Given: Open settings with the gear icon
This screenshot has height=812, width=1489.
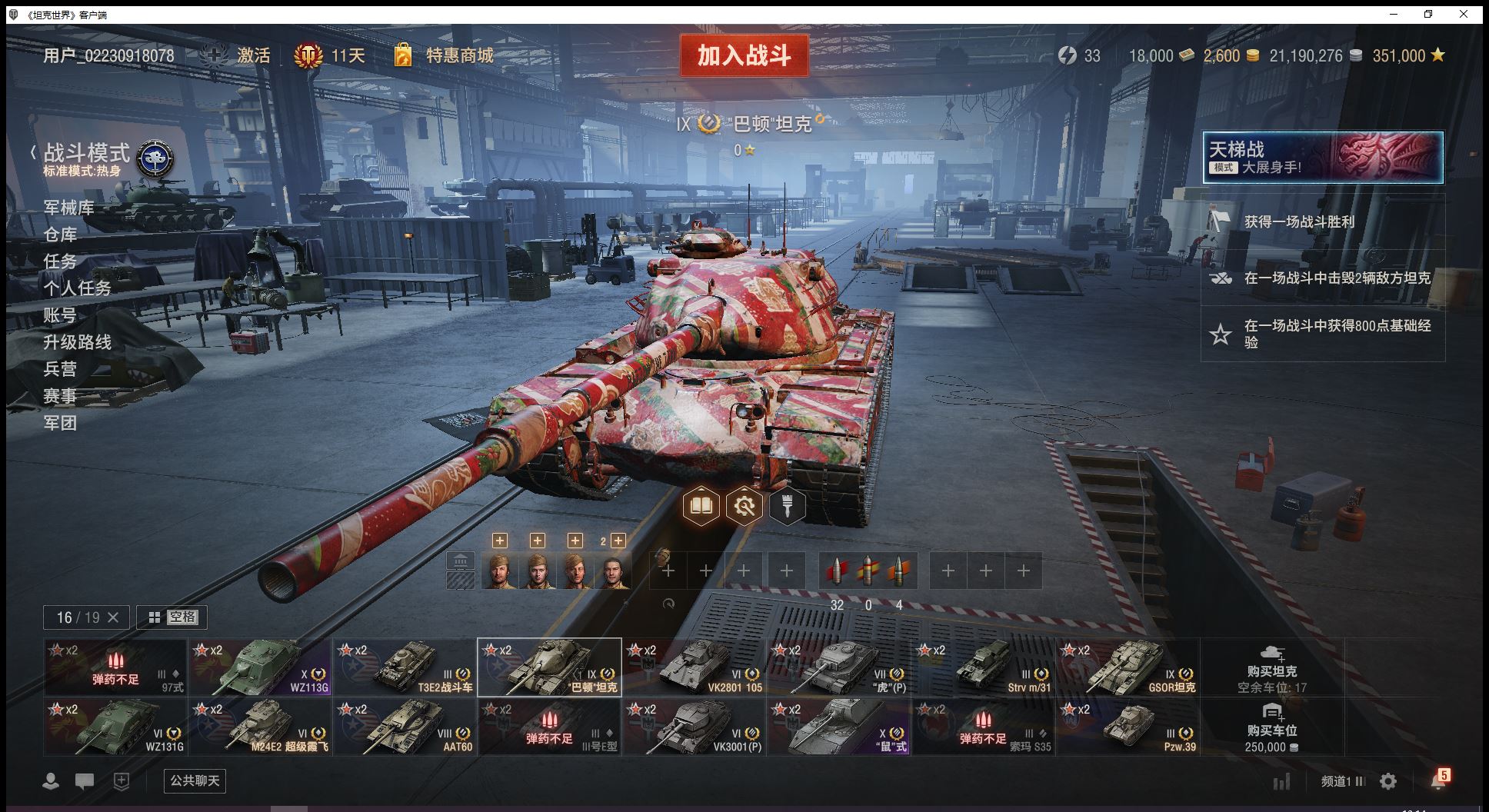Looking at the screenshot, I should [1388, 782].
